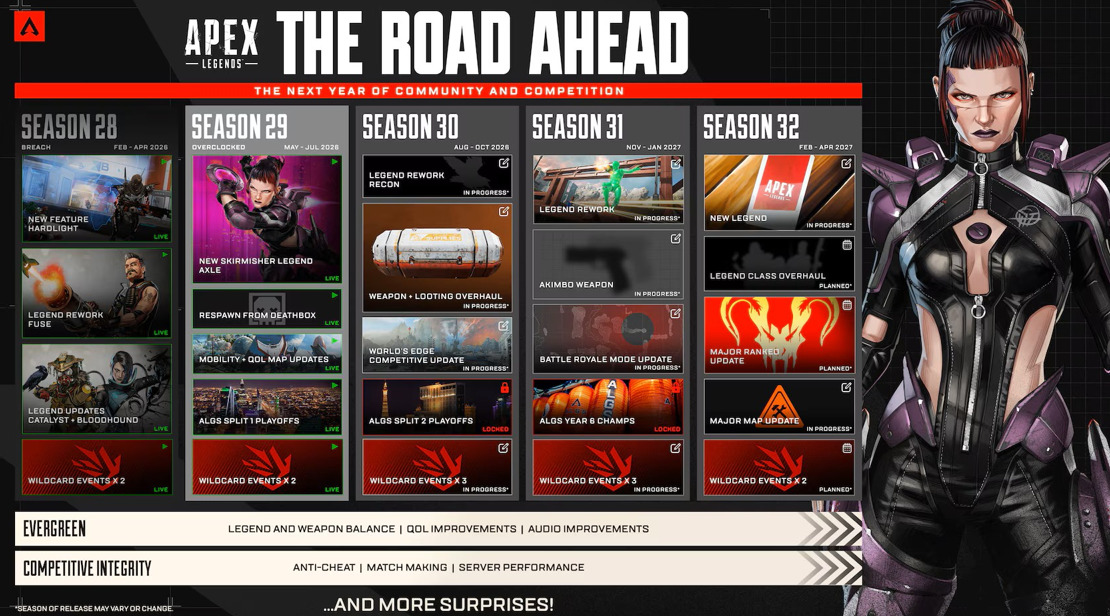Select the Evergreen roadmap banner
The width and height of the screenshot is (1110, 616).
(x=438, y=529)
